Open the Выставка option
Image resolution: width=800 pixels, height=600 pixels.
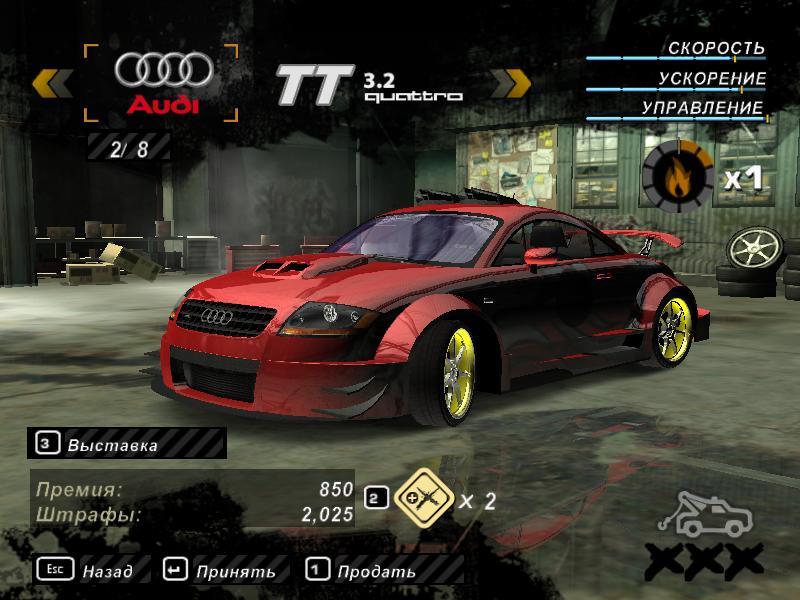(127, 444)
